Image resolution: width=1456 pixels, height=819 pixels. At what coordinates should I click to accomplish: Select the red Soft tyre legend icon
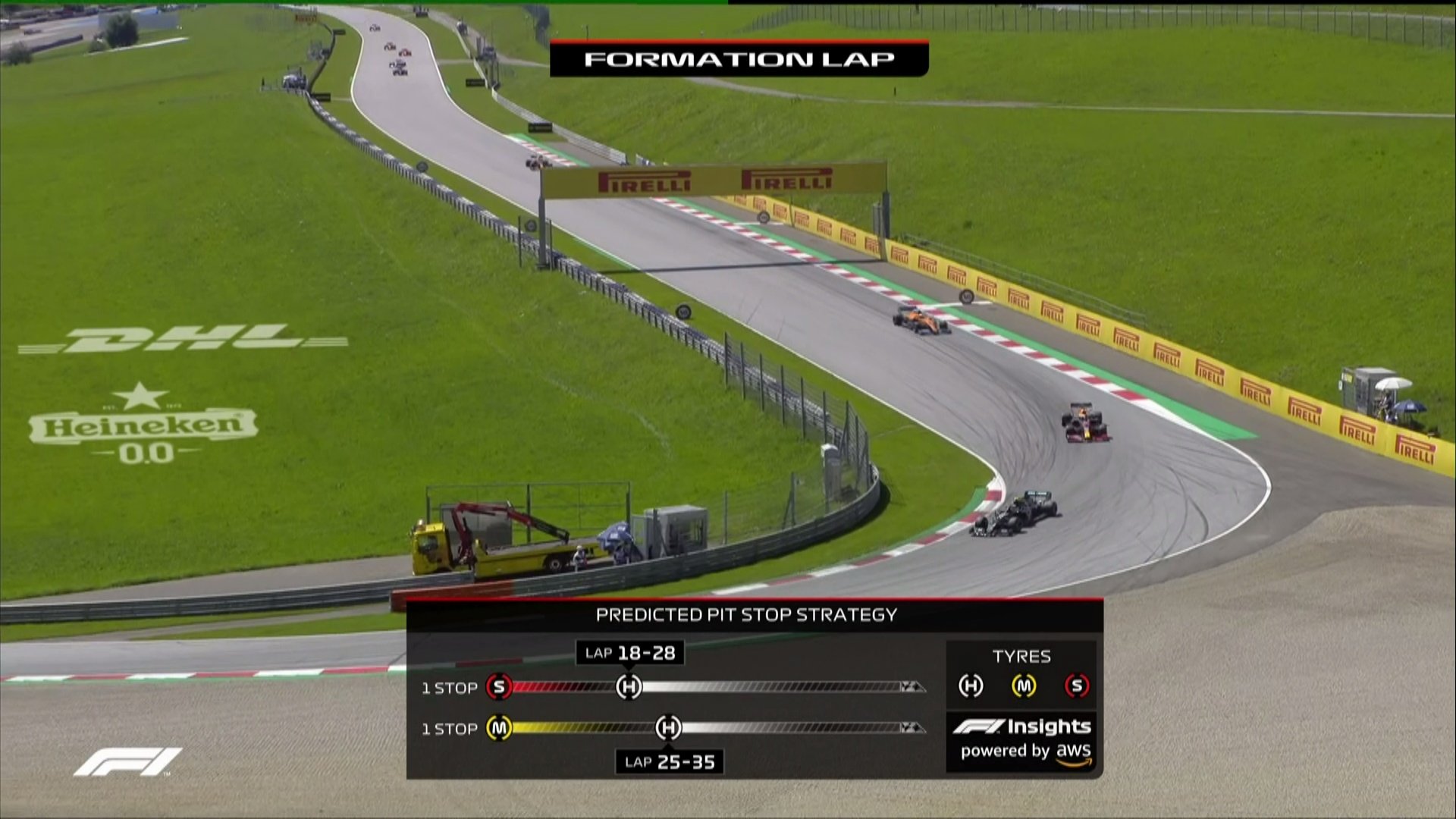1077,686
